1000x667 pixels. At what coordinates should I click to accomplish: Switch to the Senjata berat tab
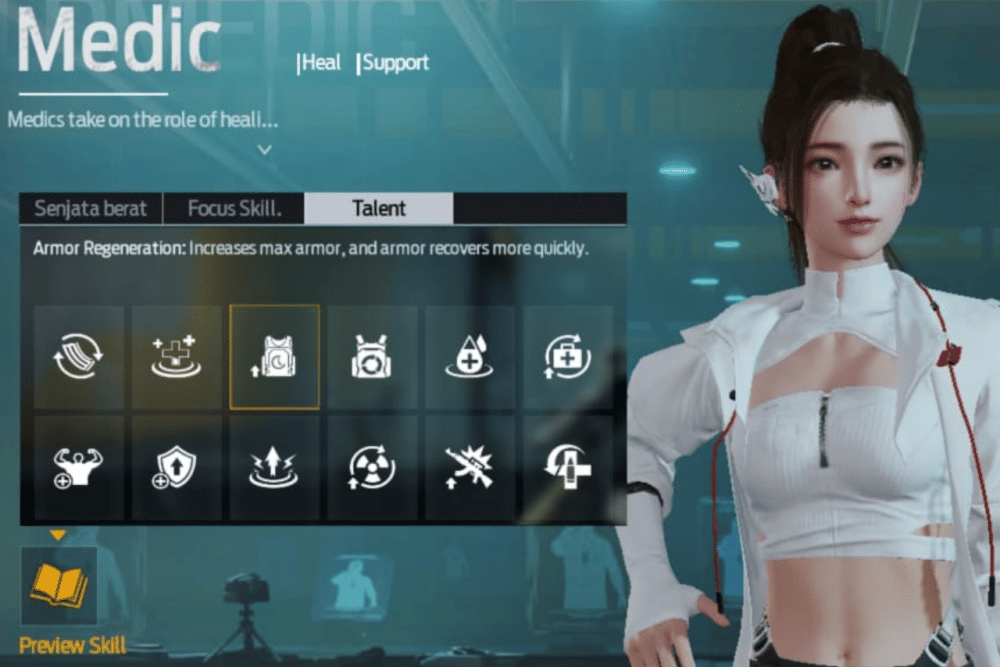coord(90,209)
